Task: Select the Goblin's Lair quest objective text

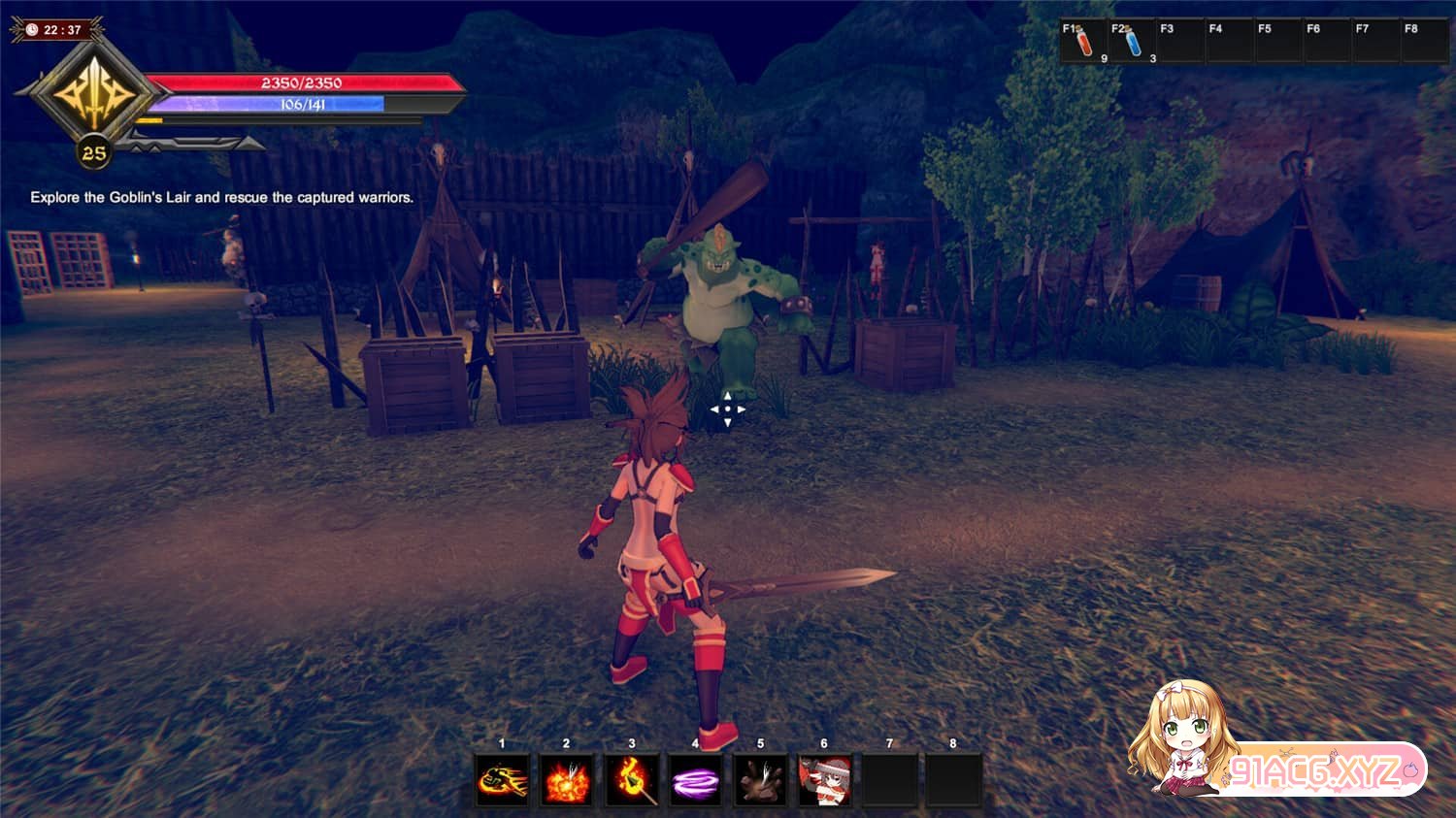Action: tap(221, 197)
